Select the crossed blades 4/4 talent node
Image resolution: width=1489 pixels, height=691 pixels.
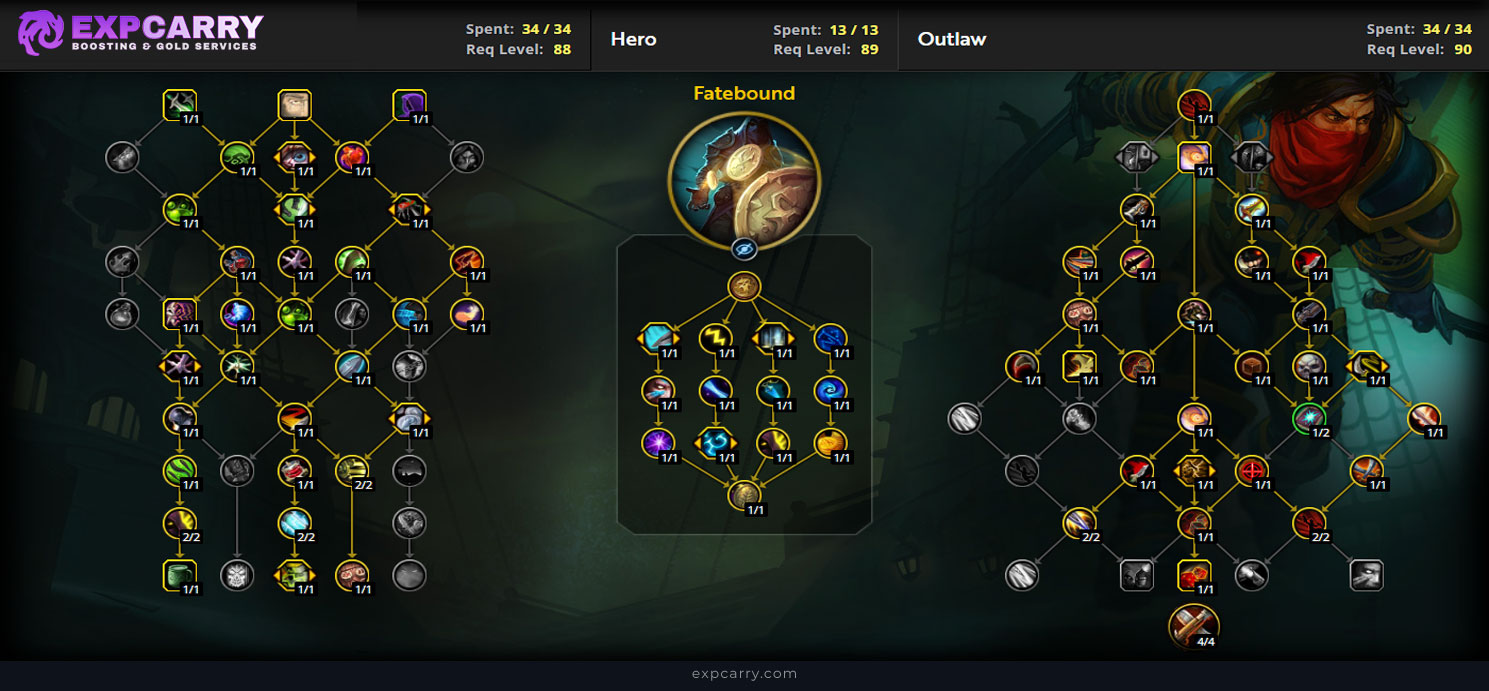(1194, 625)
